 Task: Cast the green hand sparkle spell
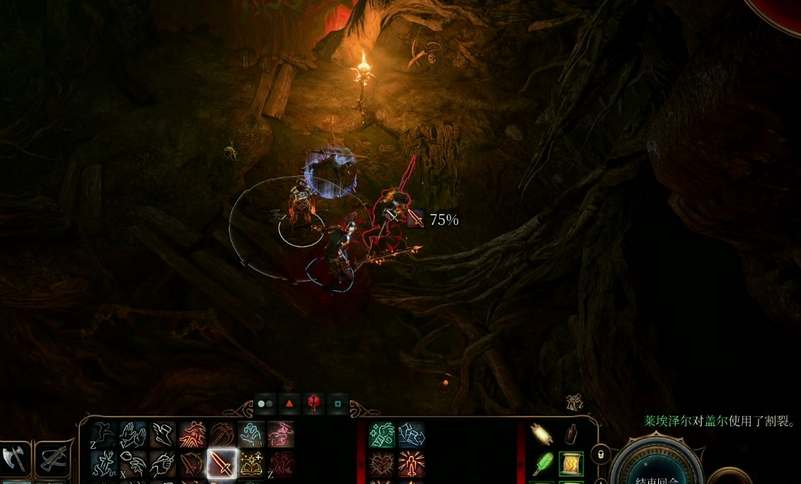(x=382, y=434)
